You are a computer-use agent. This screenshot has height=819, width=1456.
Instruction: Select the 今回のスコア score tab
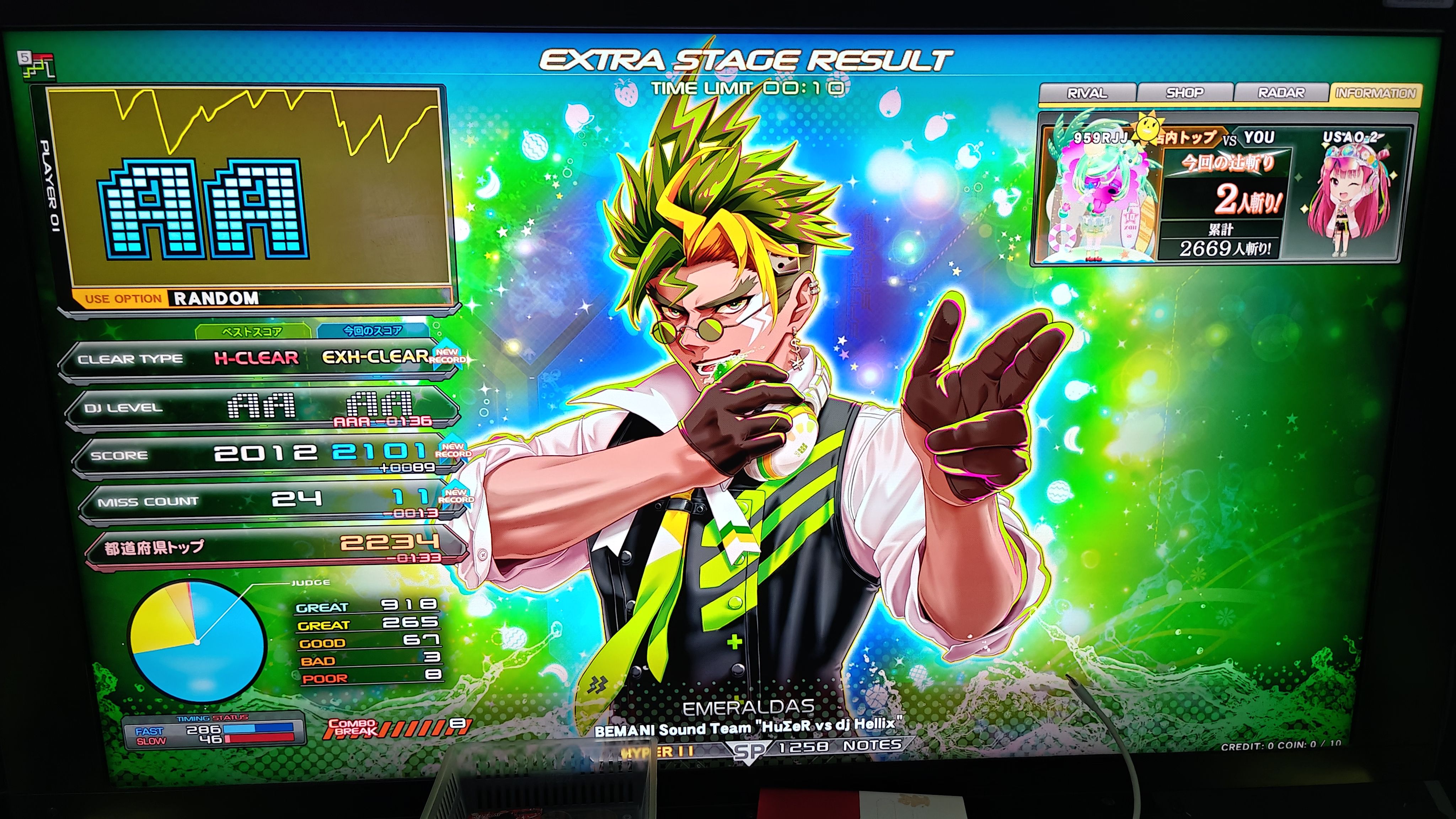coord(373,331)
